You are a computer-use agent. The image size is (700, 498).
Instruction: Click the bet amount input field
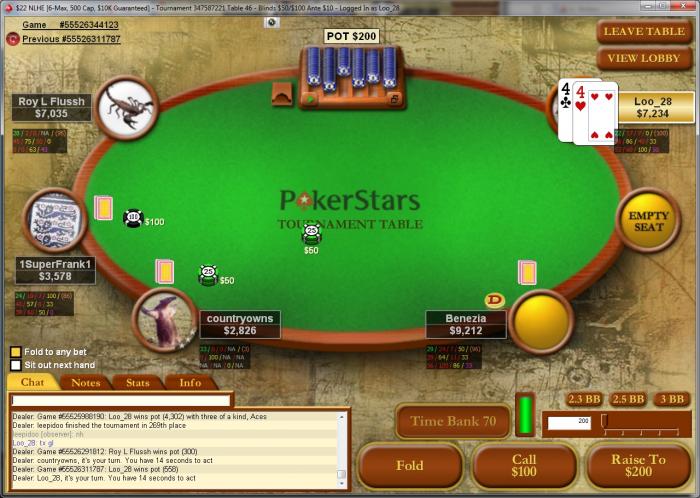[569, 423]
